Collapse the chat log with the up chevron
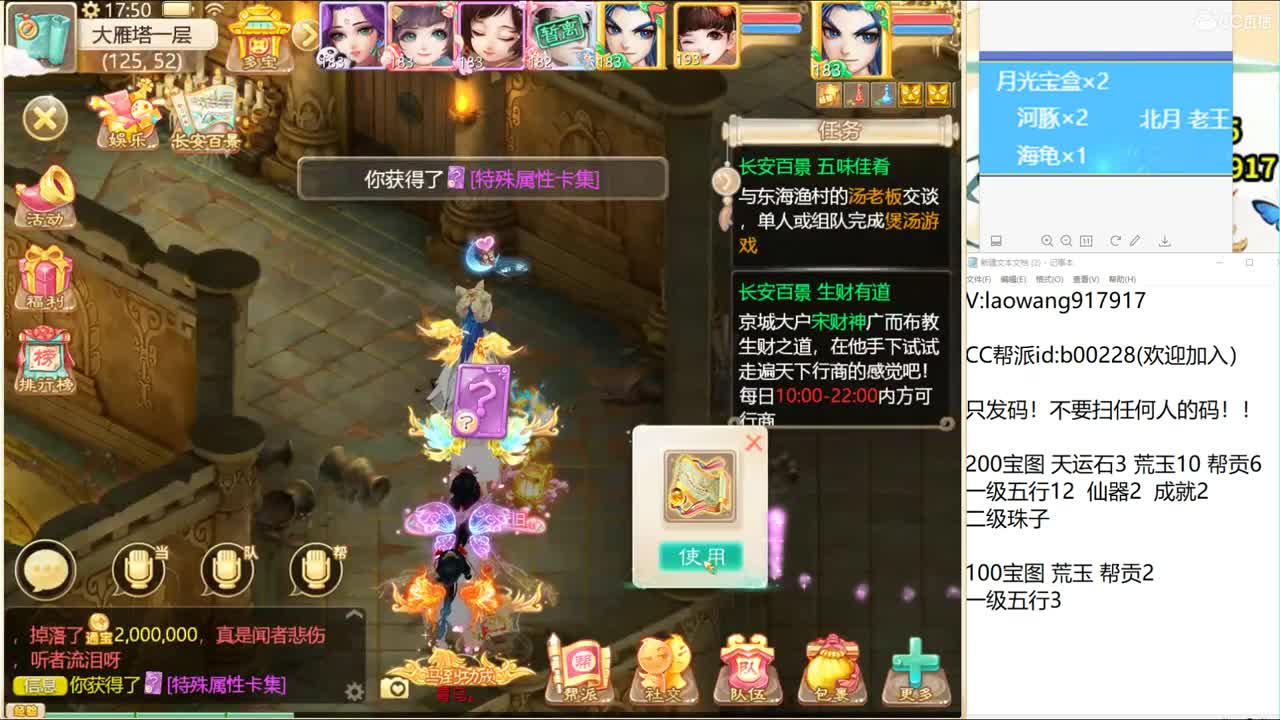 353,614
